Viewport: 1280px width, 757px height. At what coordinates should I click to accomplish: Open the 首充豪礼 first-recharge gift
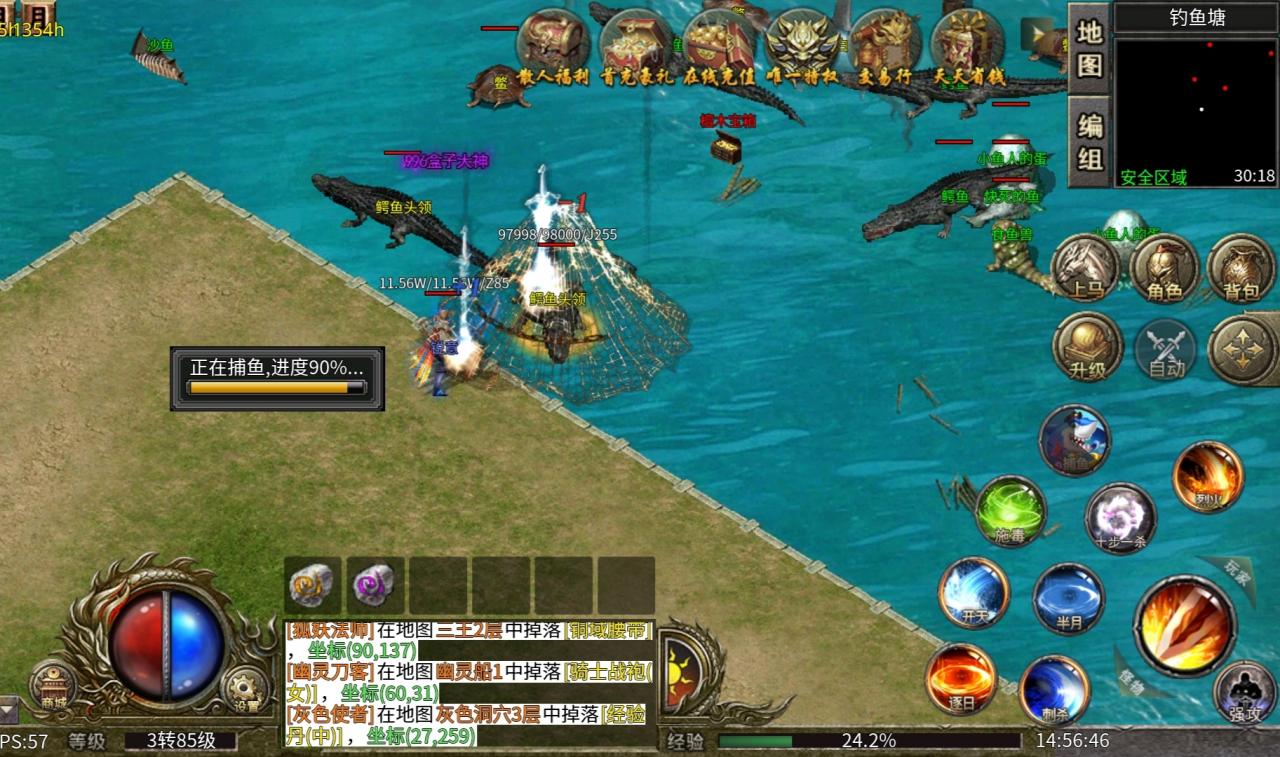(x=635, y=45)
